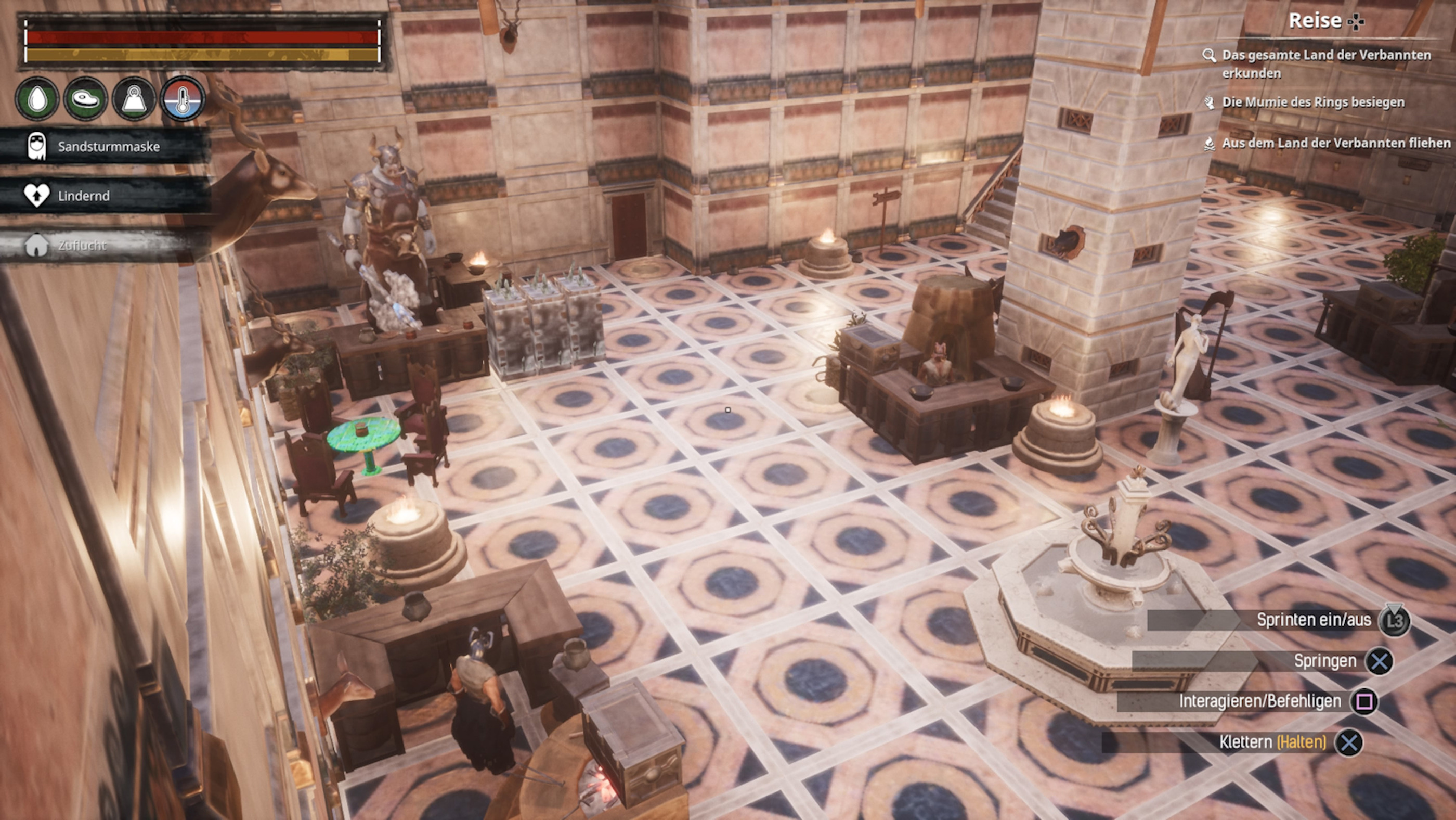Select the 'Aus dem Land der Verbannten fliehen' objective
The image size is (1456, 820).
click(x=1335, y=143)
